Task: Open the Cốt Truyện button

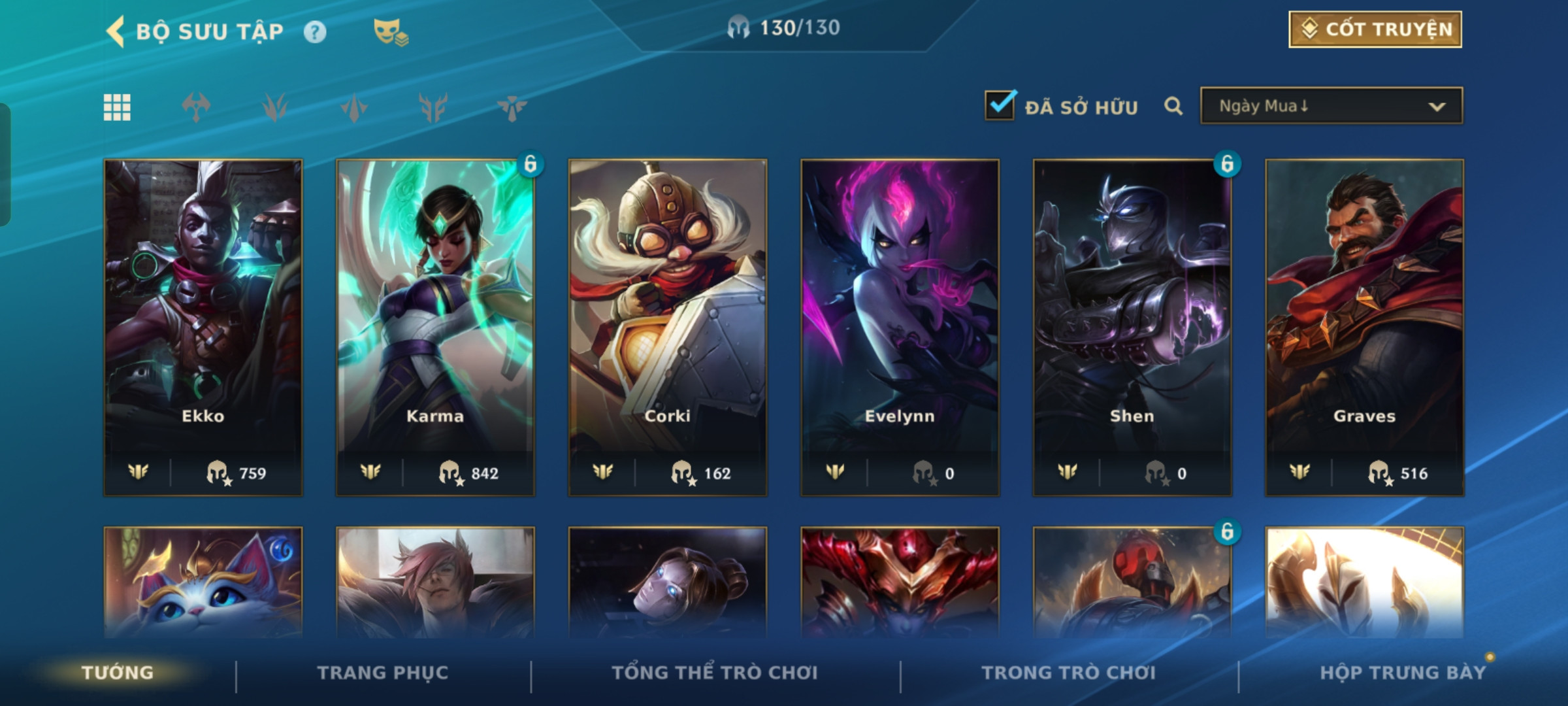Action: [1375, 29]
